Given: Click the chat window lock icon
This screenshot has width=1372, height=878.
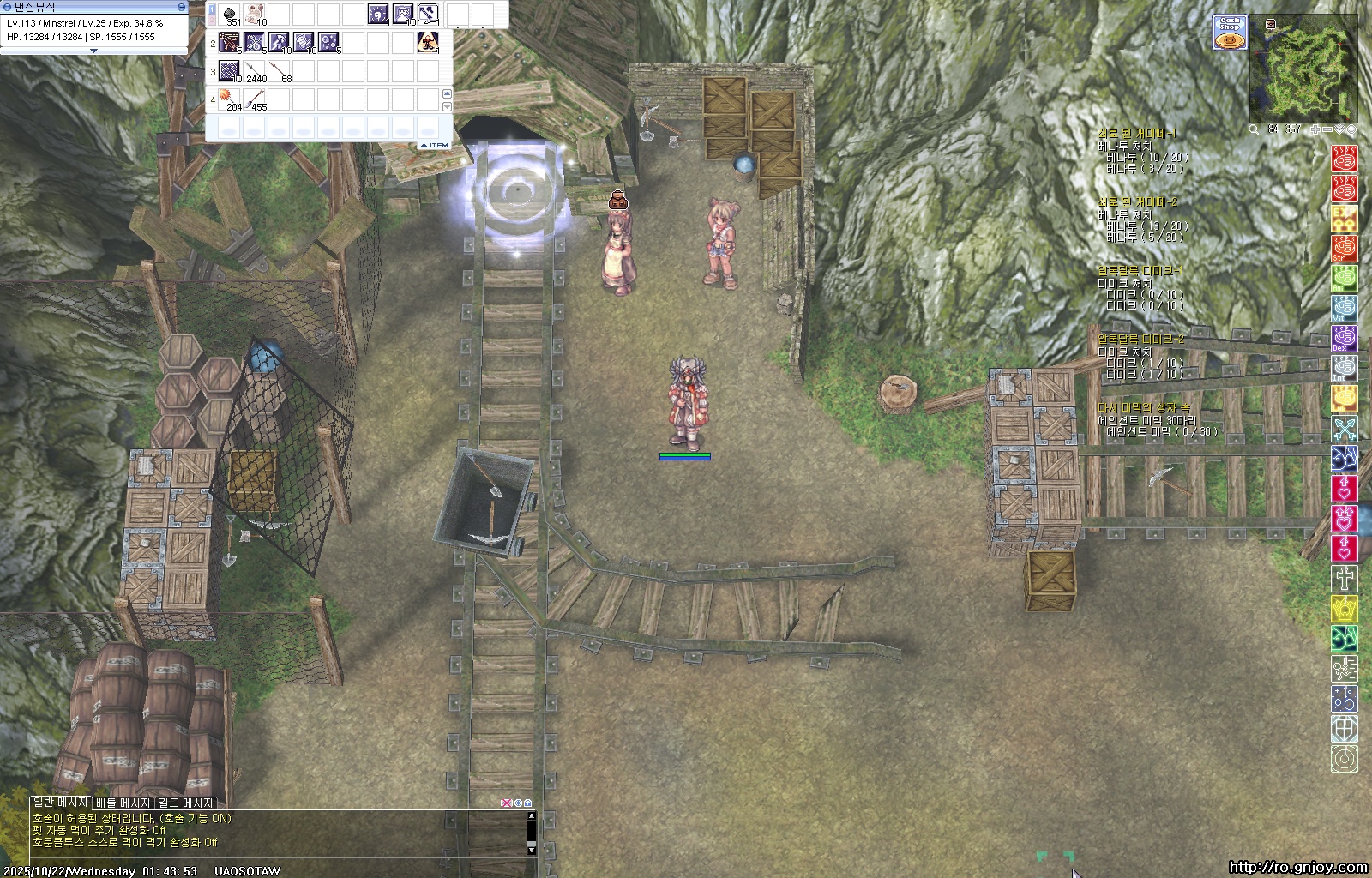Looking at the screenshot, I should (x=527, y=803).
